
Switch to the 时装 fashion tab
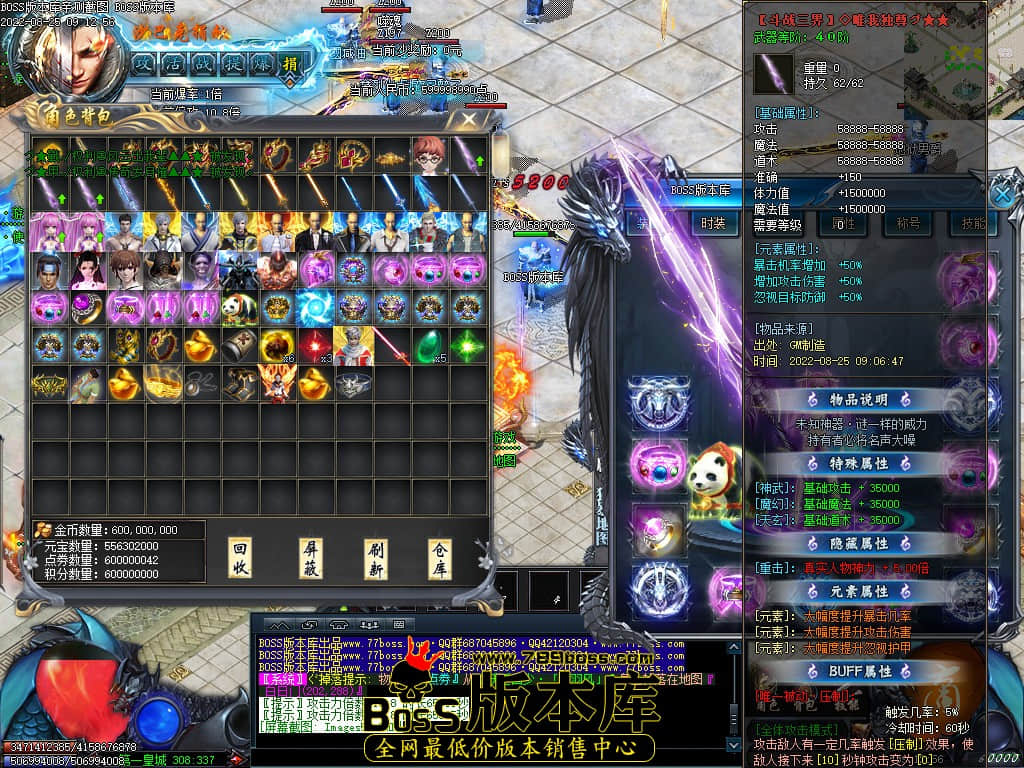(712, 223)
